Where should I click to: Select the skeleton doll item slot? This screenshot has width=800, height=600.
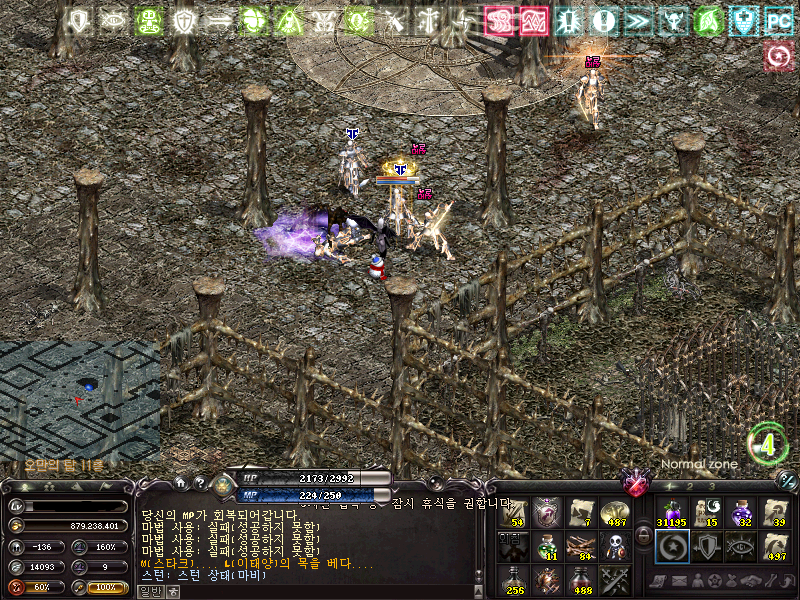coord(613,546)
